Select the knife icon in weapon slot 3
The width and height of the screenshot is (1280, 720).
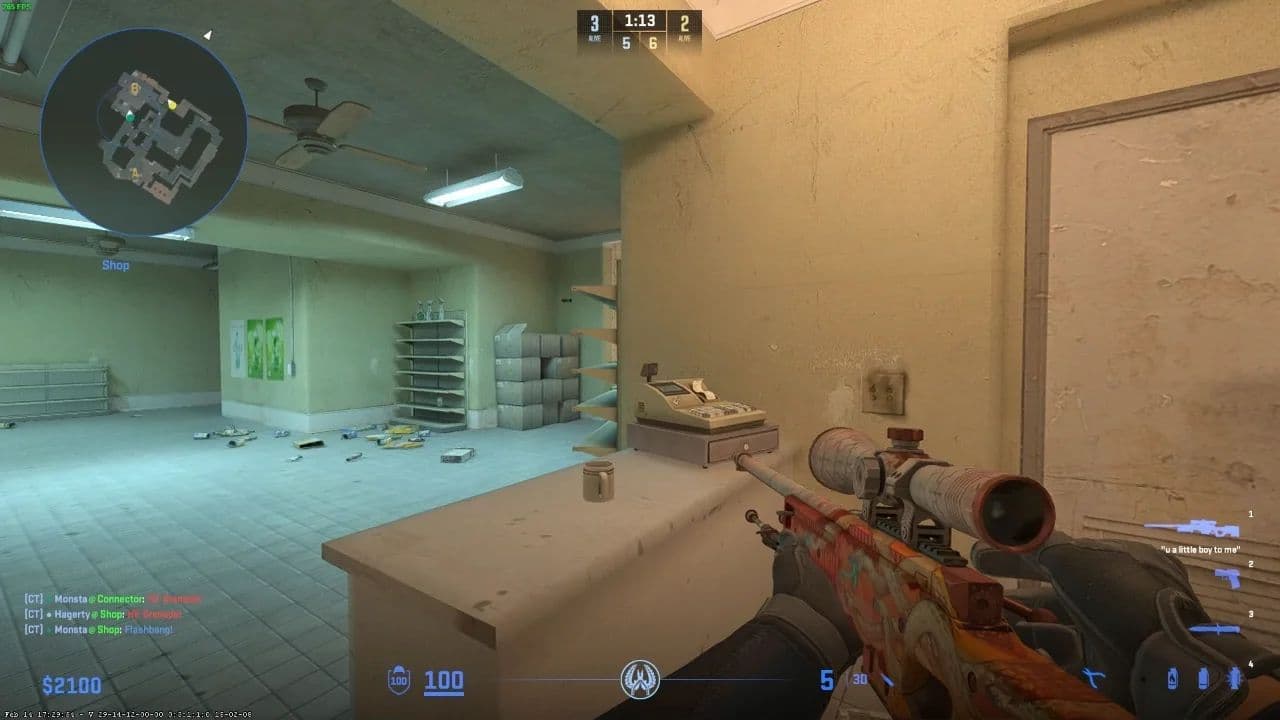point(1217,629)
